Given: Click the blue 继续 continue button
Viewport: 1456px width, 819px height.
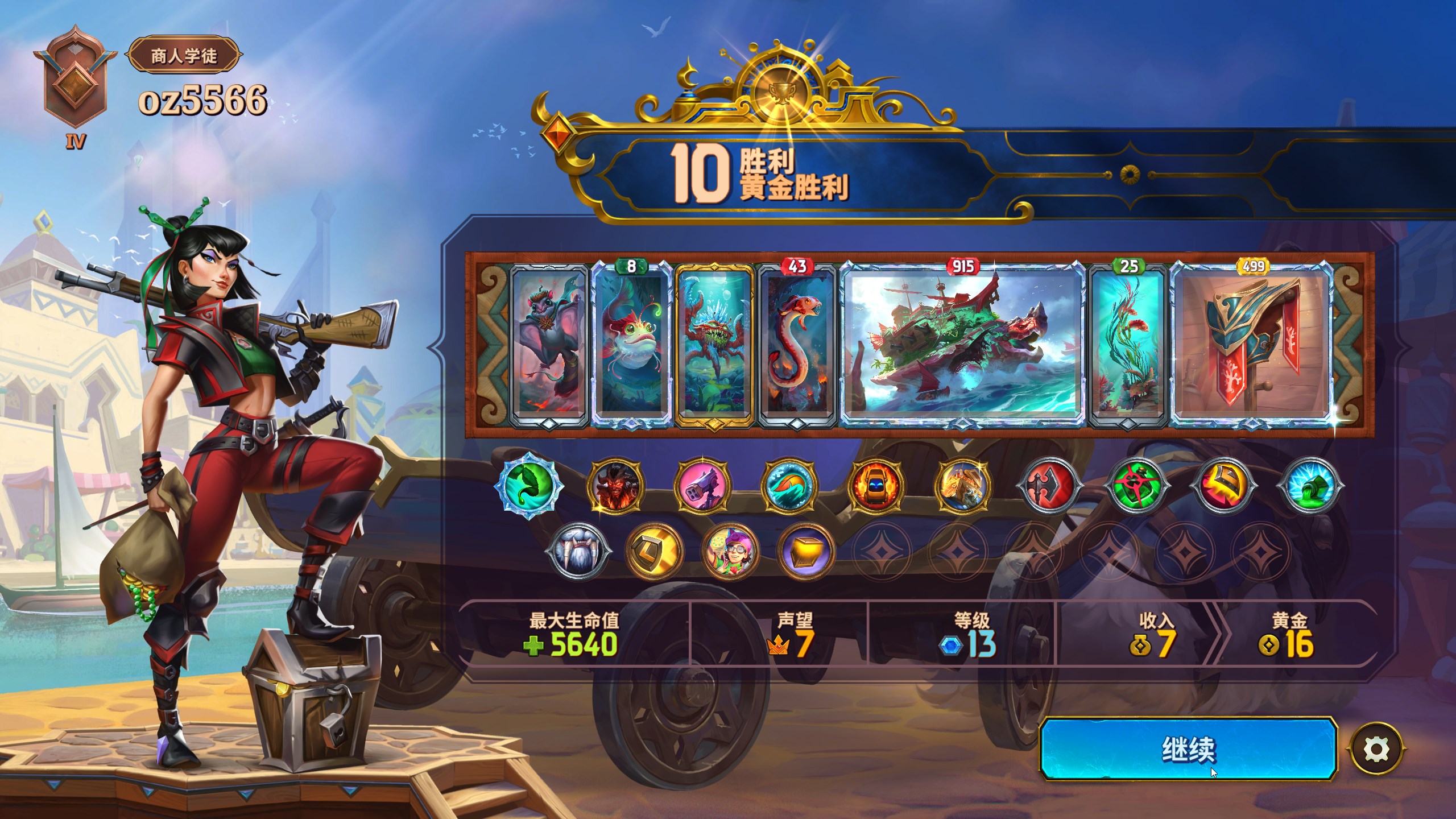Looking at the screenshot, I should pyautogui.click(x=1188, y=749).
